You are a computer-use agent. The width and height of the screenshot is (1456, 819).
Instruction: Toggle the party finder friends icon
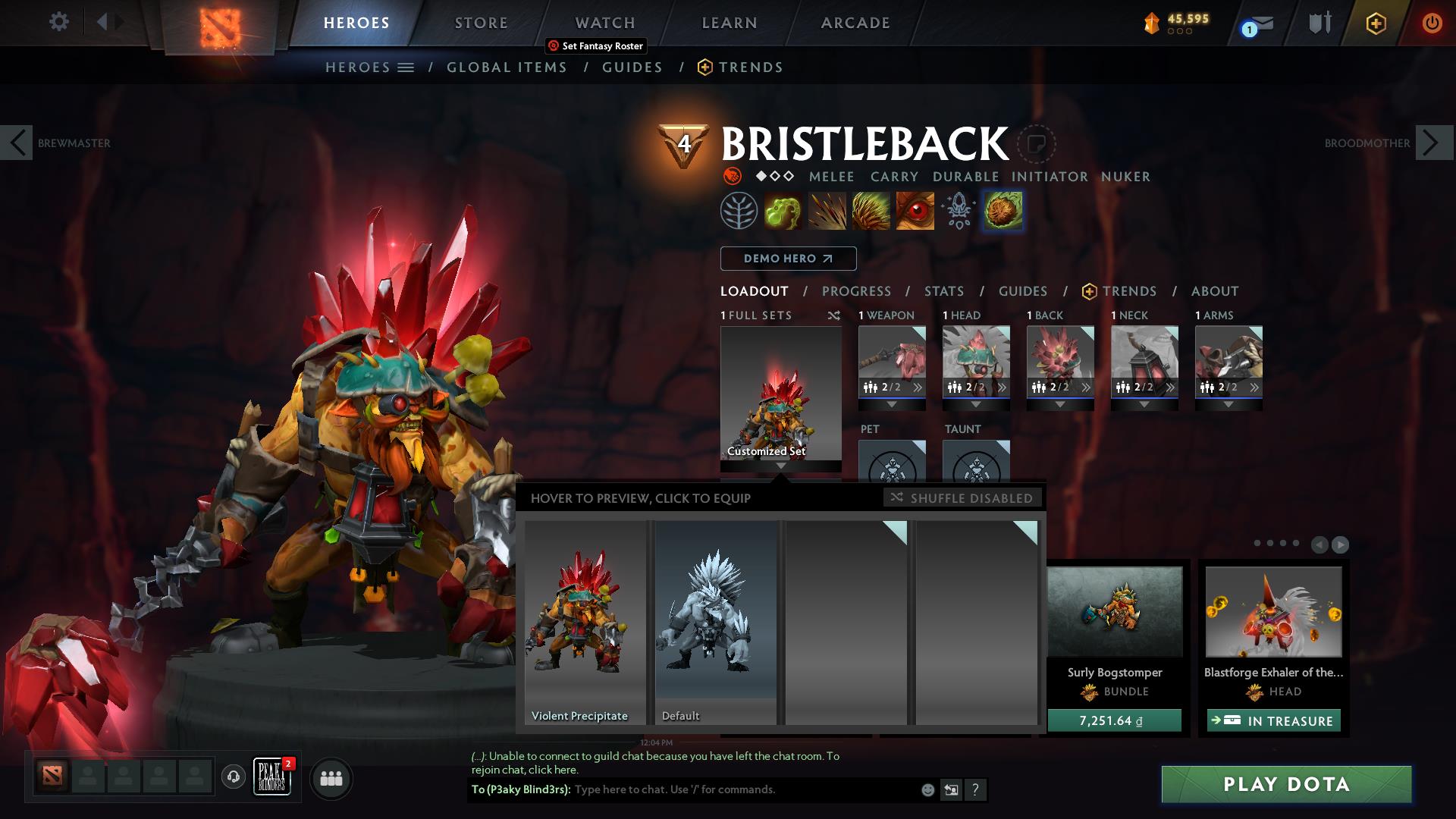pyautogui.click(x=331, y=778)
